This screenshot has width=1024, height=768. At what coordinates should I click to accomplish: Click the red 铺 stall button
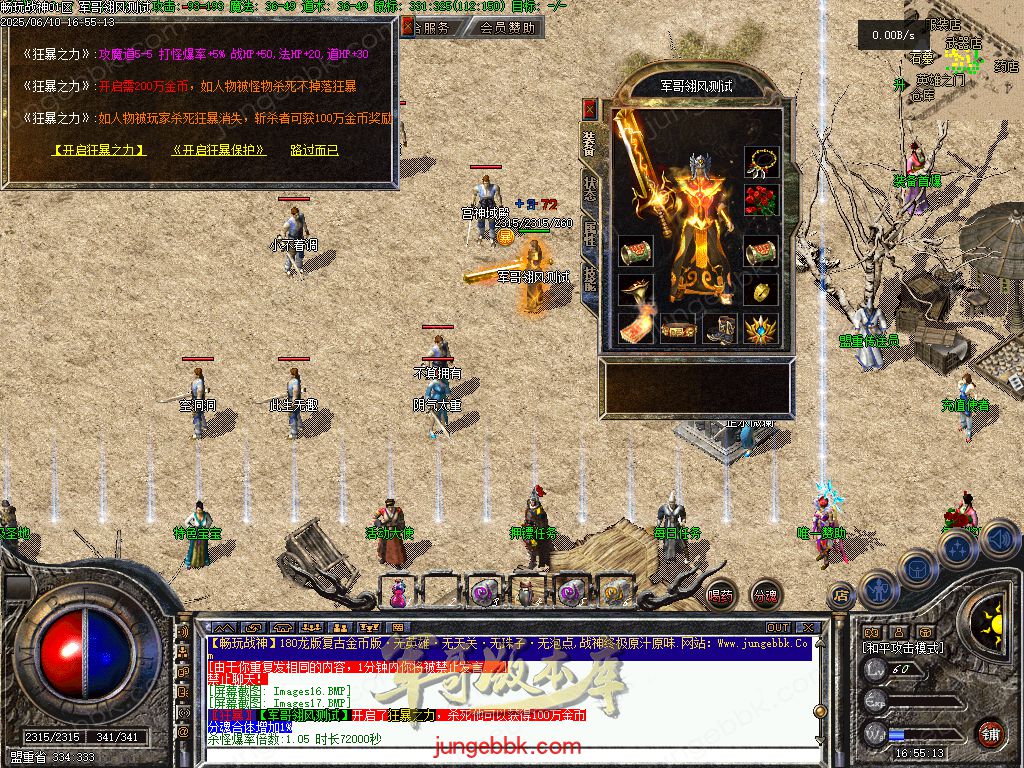(990, 733)
